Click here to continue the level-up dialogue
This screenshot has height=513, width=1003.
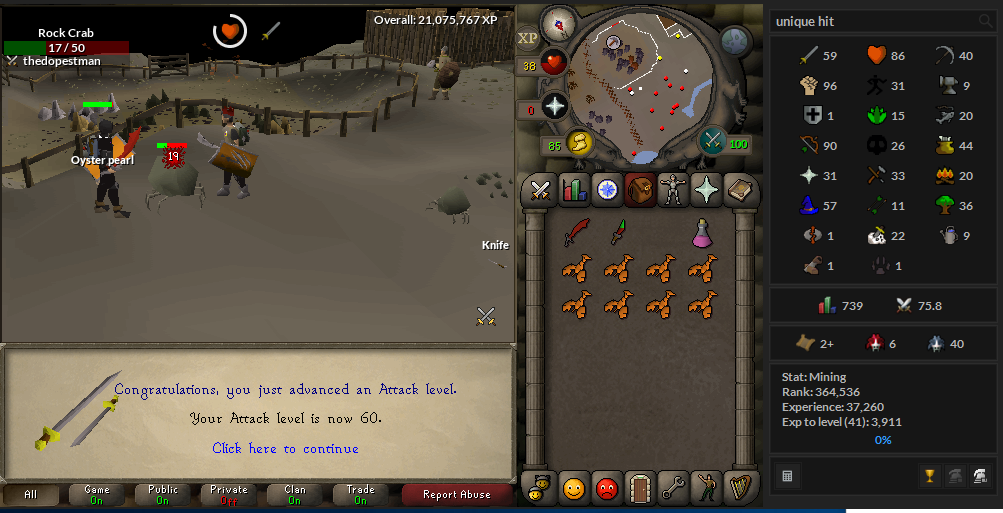click(x=285, y=449)
